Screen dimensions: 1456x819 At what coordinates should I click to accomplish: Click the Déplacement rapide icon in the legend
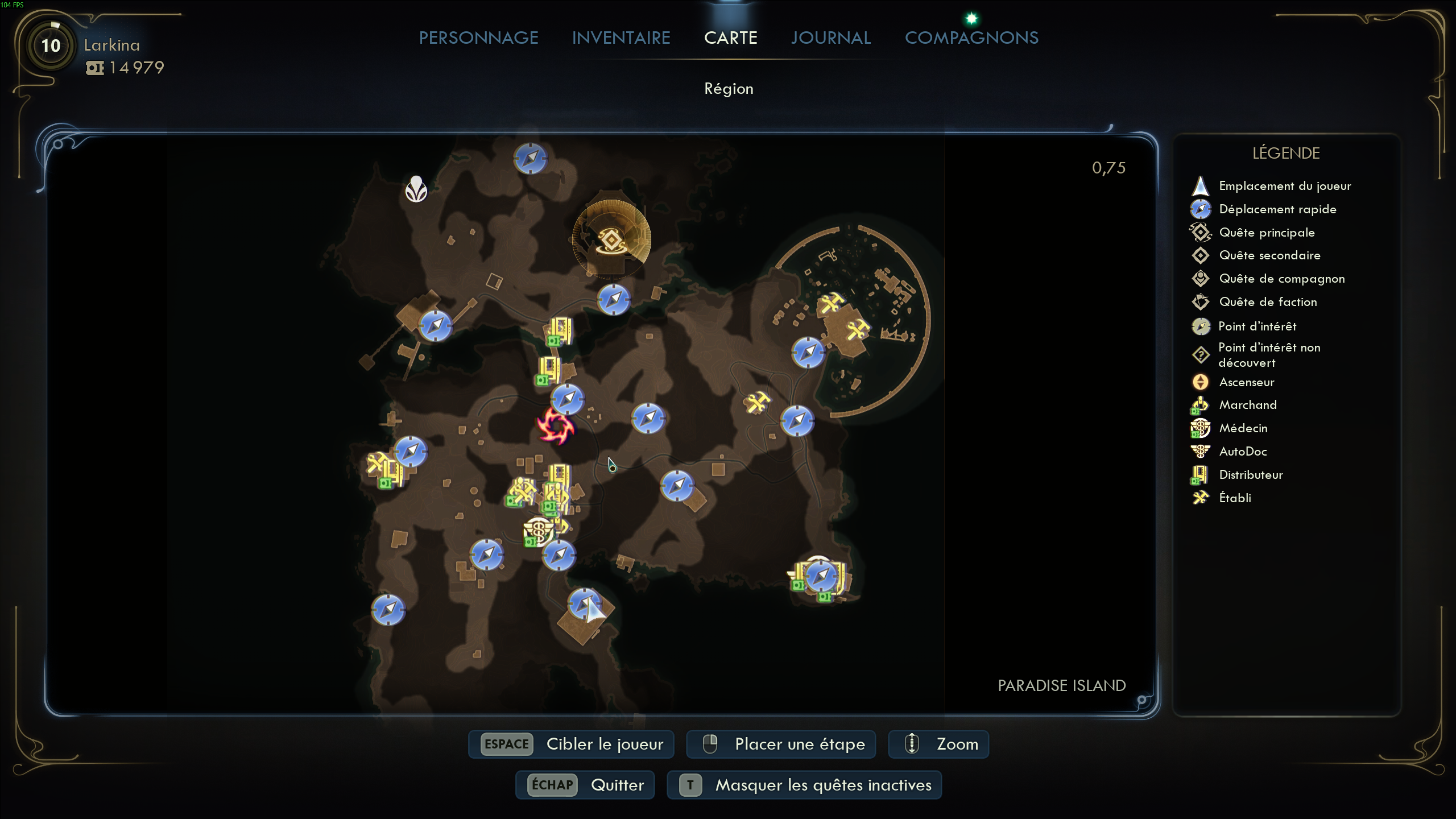coord(1202,209)
